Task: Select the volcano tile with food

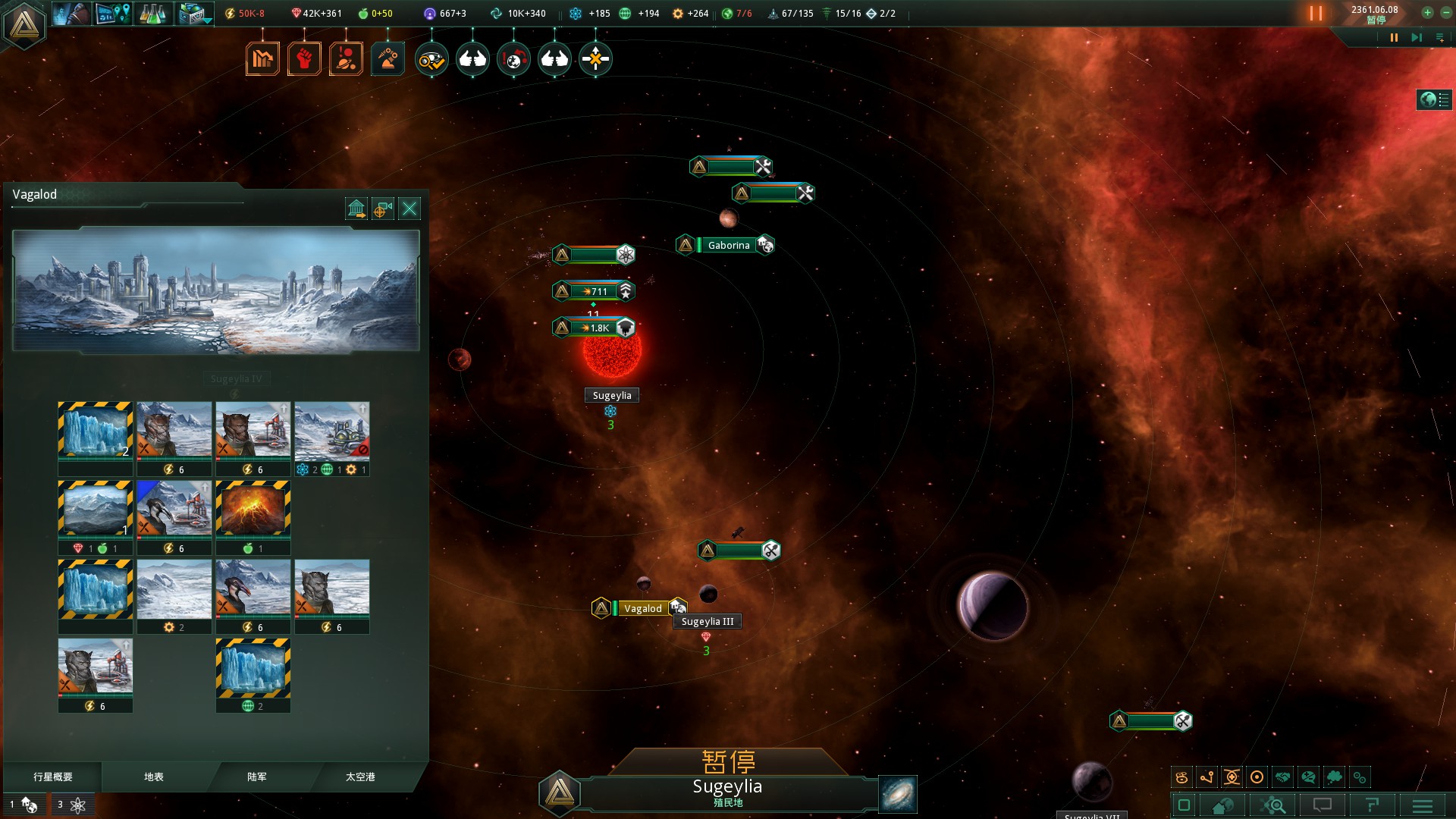Action: click(x=253, y=509)
